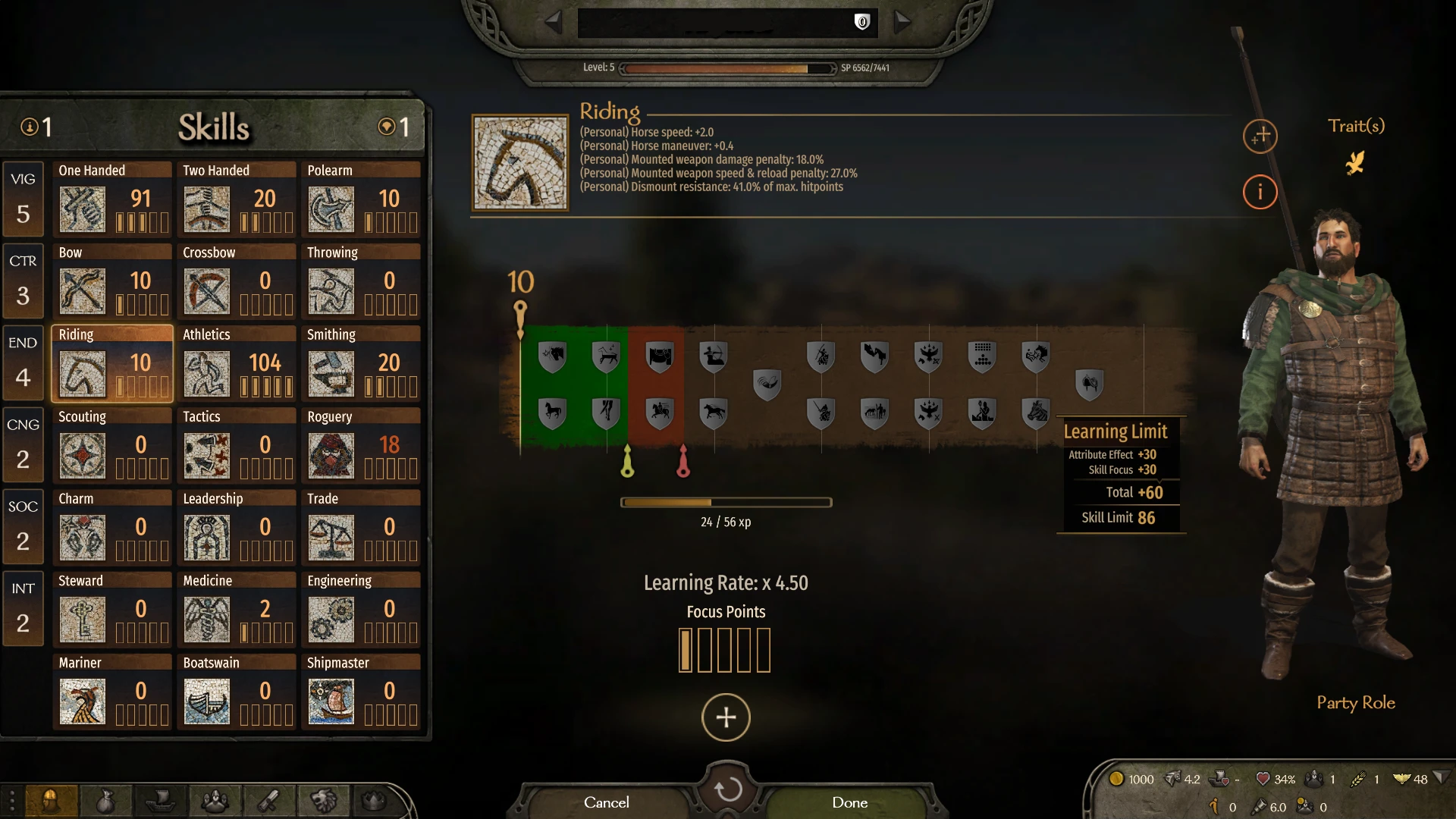This screenshot has height=819, width=1456.
Task: View the Shipmaster skill details
Action: click(331, 701)
